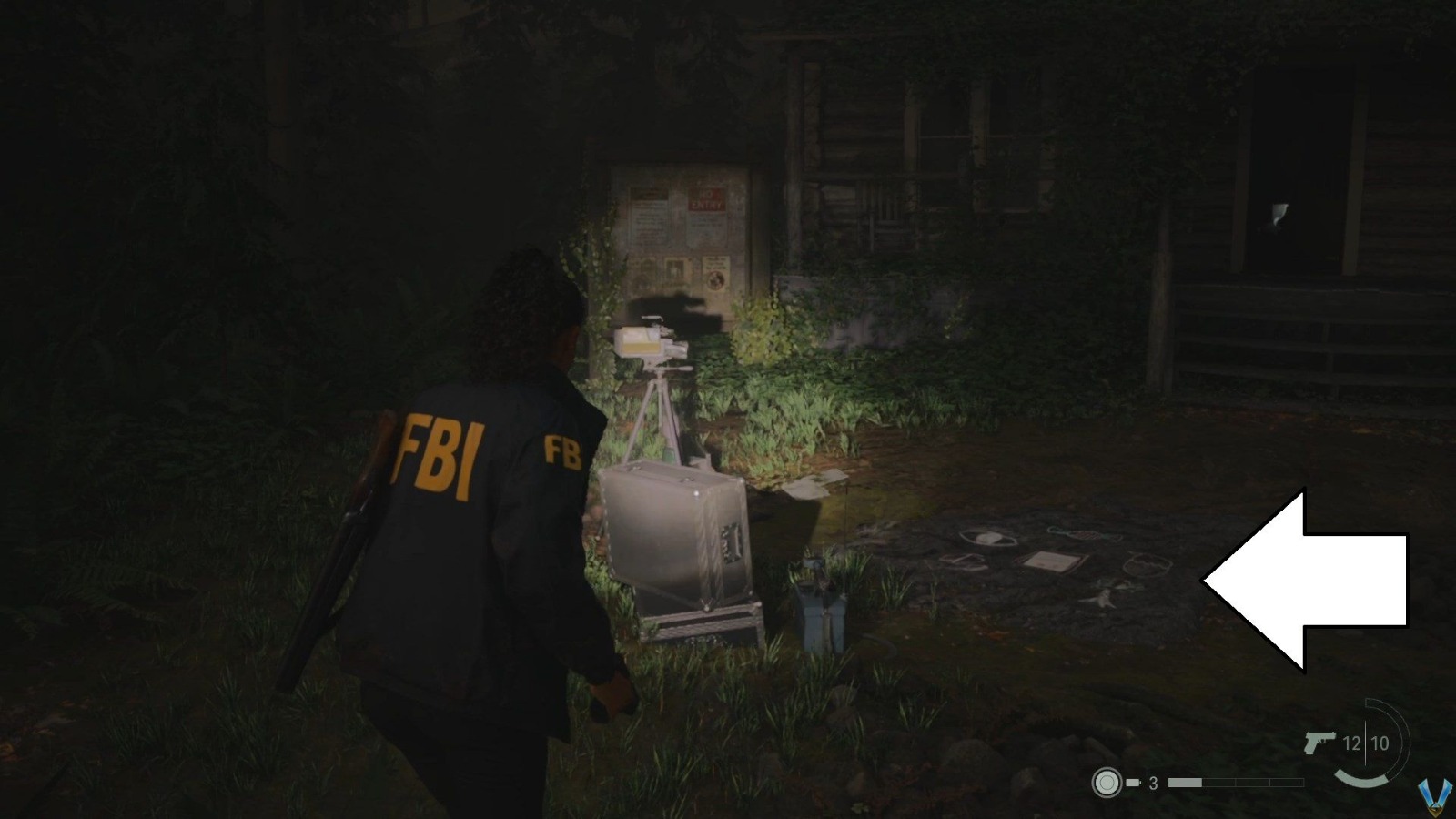Click the circular poster at board's bottom right
This screenshot has width=1456, height=819.
click(716, 280)
